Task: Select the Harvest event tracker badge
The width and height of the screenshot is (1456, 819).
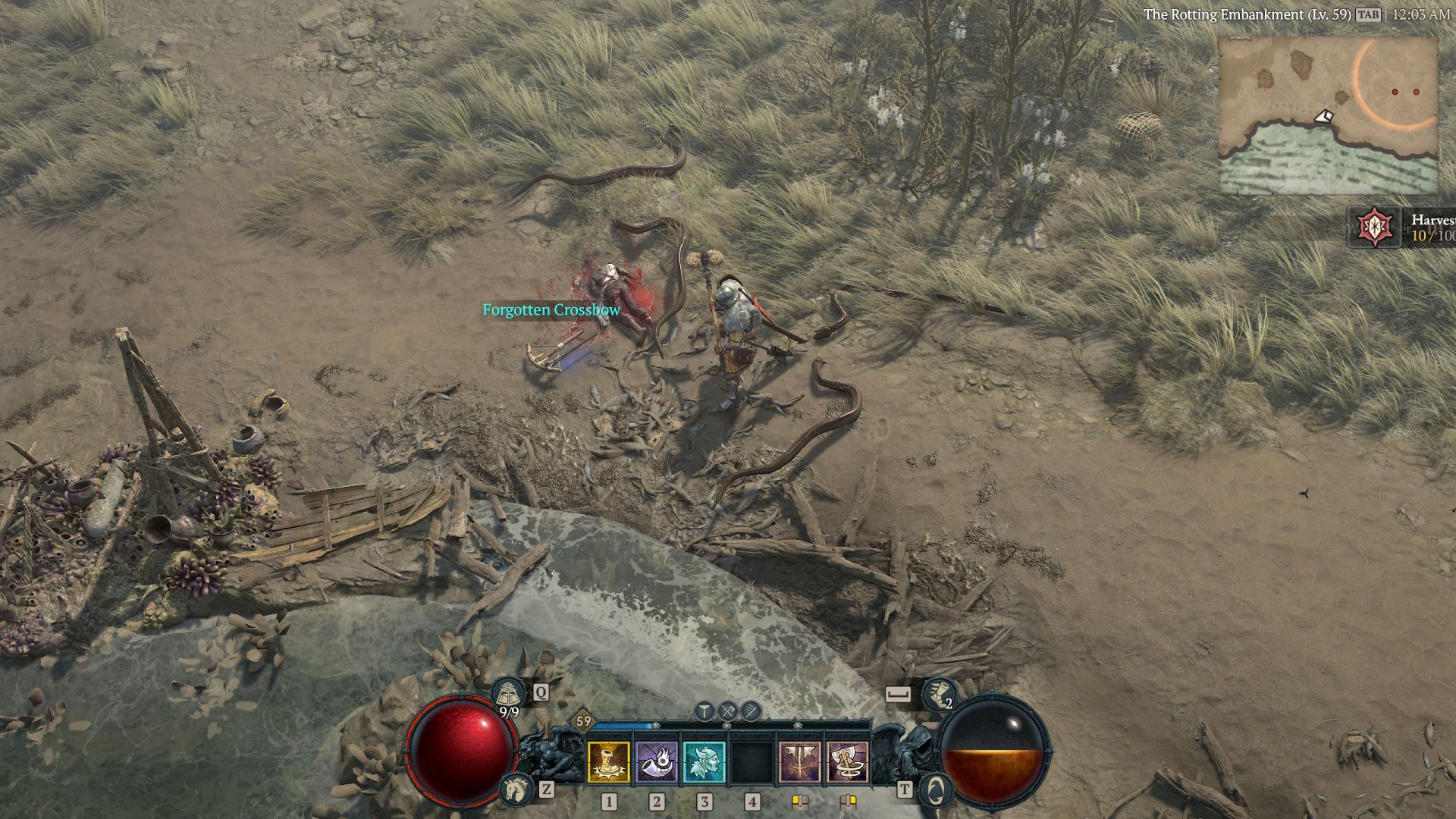Action: coord(1373,227)
